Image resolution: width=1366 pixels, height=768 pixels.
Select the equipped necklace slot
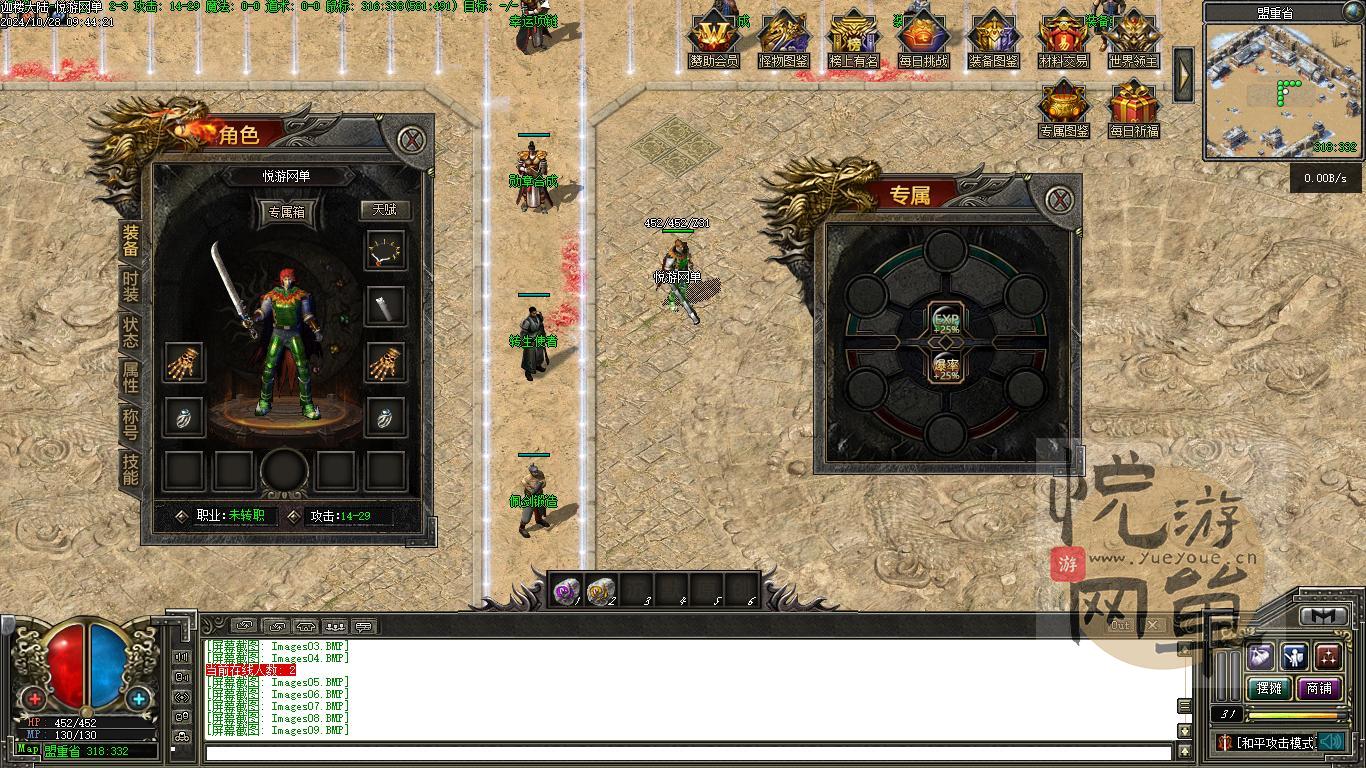(x=385, y=250)
